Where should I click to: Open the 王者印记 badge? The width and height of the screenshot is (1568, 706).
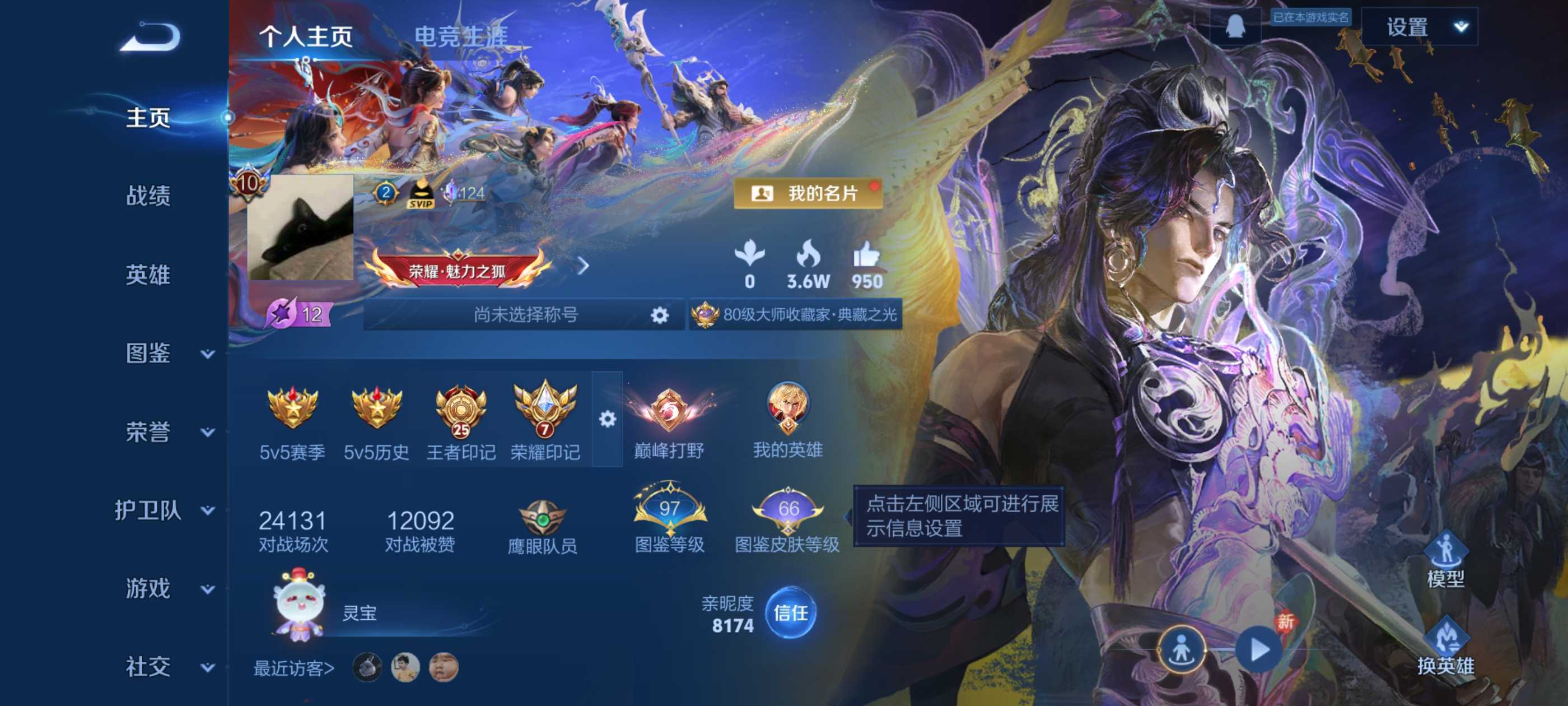(x=461, y=421)
